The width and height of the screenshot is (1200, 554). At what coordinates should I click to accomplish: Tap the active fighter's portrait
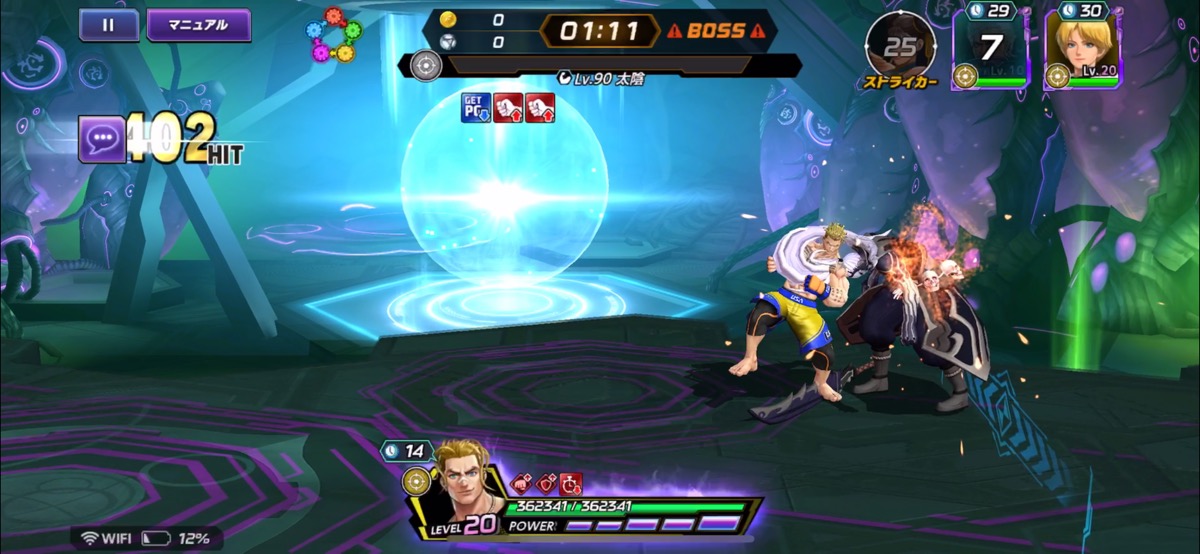point(470,485)
